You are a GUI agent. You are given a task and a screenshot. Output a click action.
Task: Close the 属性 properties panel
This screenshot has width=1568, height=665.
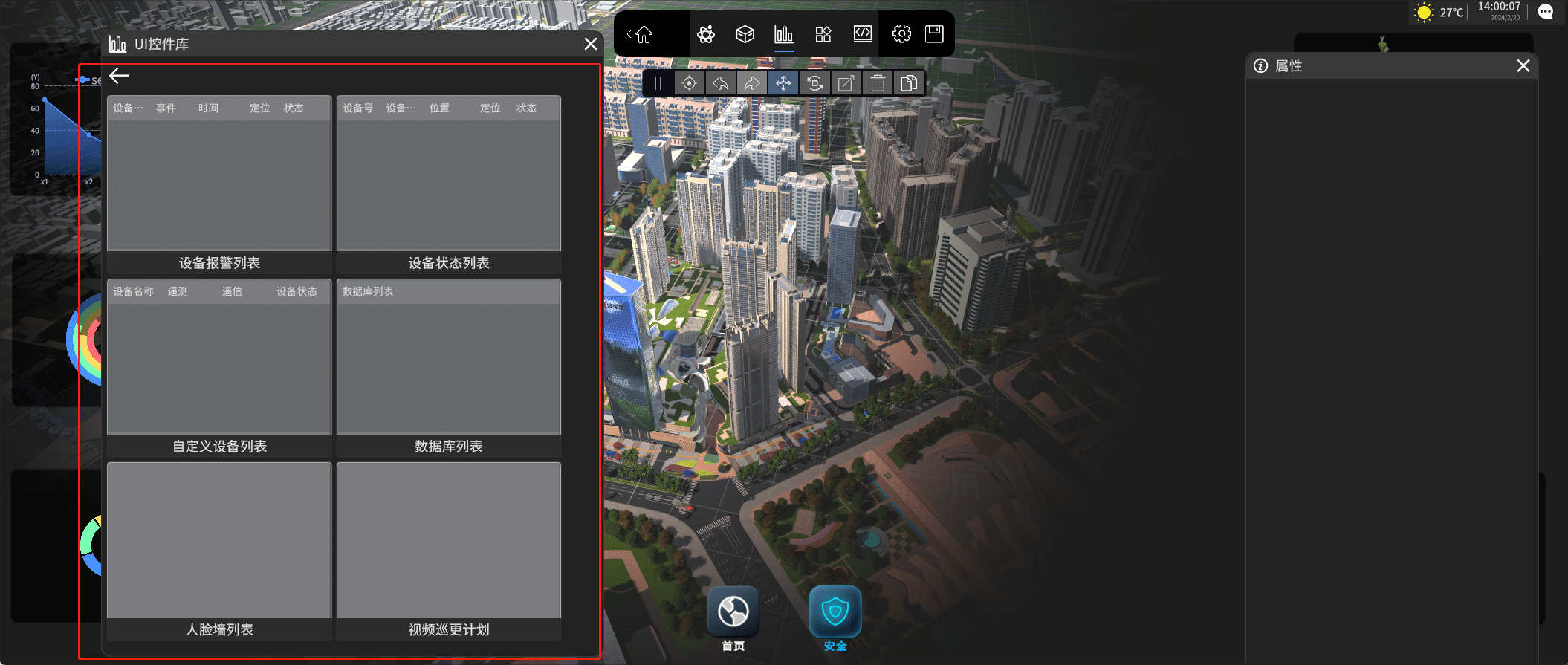[1523, 66]
